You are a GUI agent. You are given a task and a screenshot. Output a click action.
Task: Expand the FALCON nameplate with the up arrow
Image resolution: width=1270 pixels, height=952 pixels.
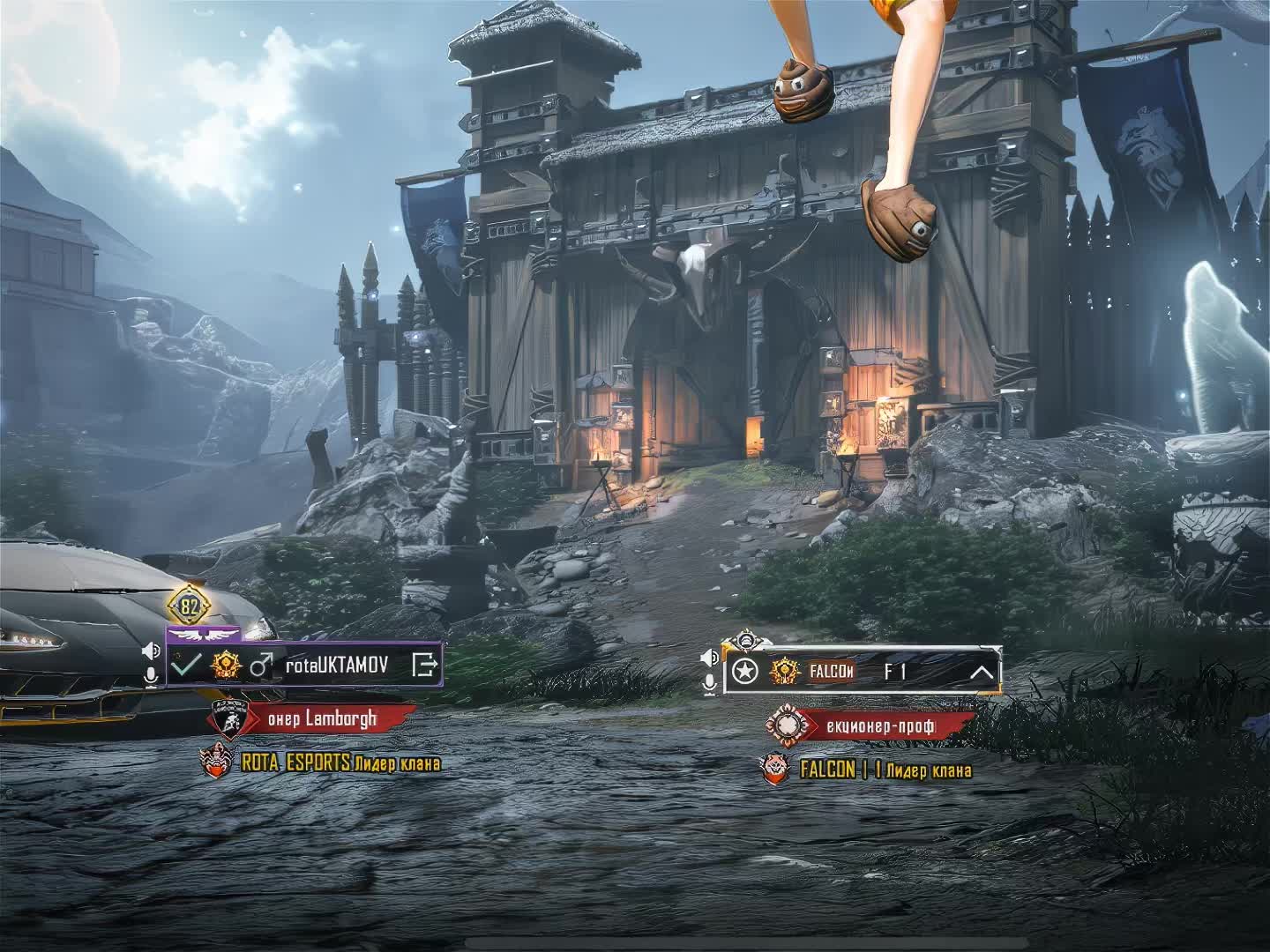tap(982, 673)
